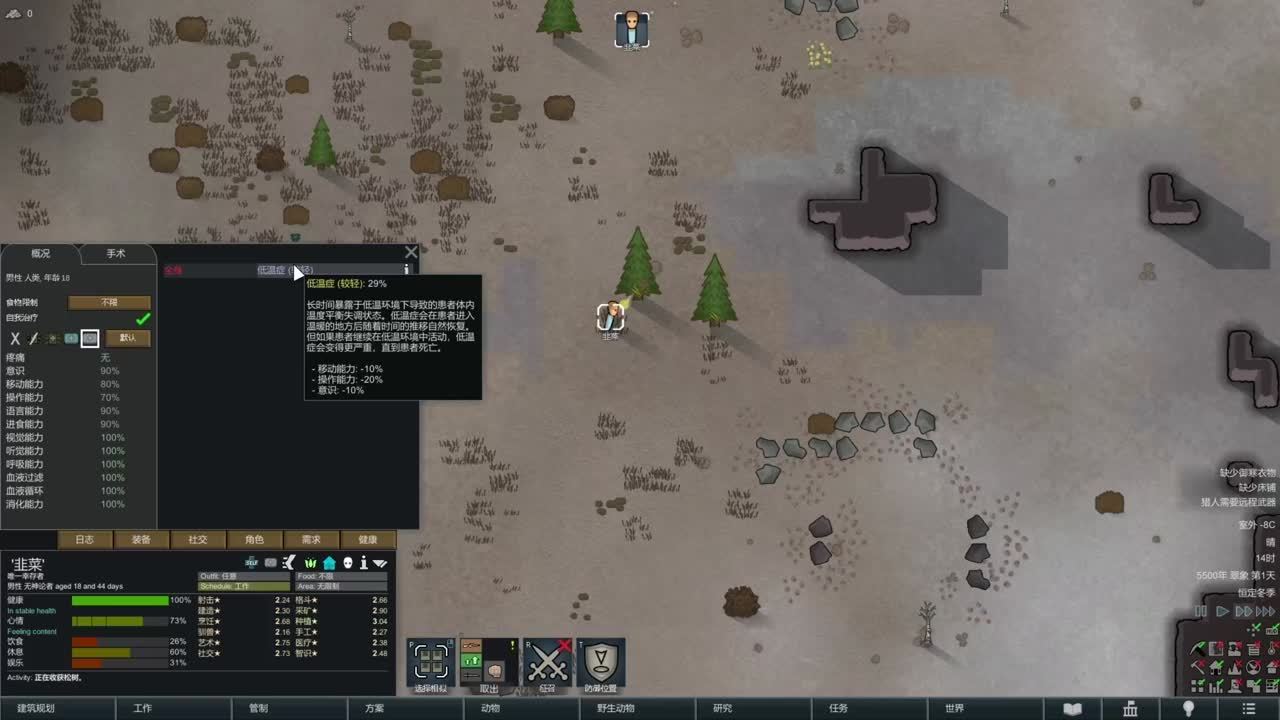1280x720 pixels.
Task: Activate the 防御位置 shield command
Action: (601, 662)
